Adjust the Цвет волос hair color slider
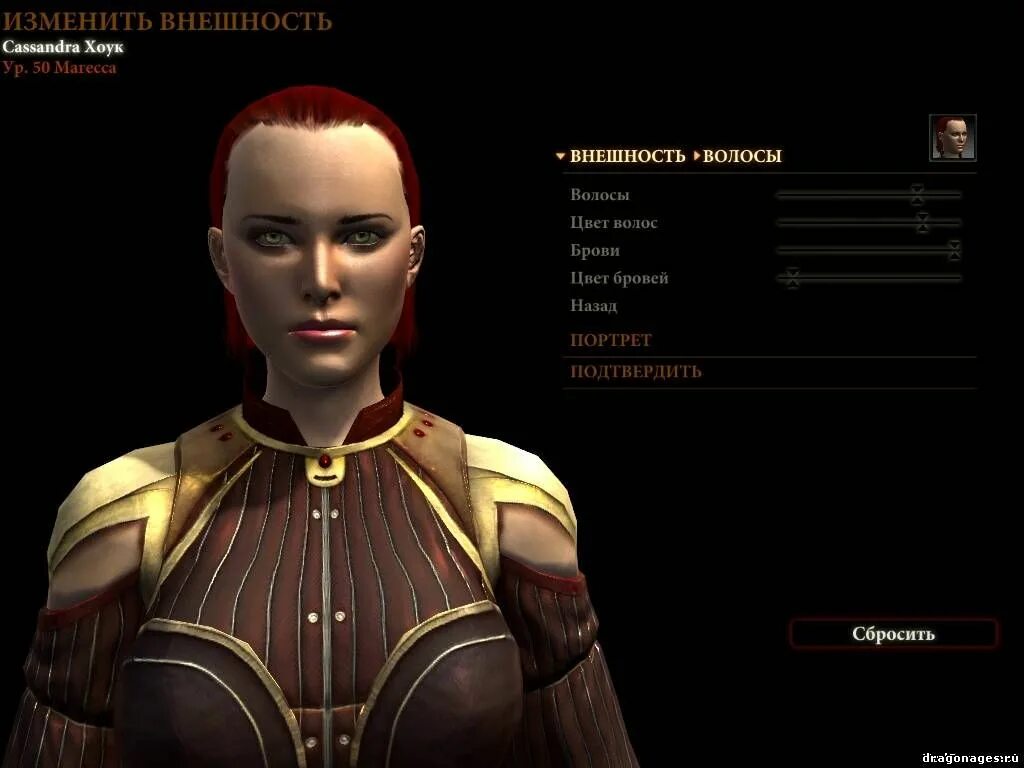The width and height of the screenshot is (1024, 768). pyautogui.click(x=922, y=222)
